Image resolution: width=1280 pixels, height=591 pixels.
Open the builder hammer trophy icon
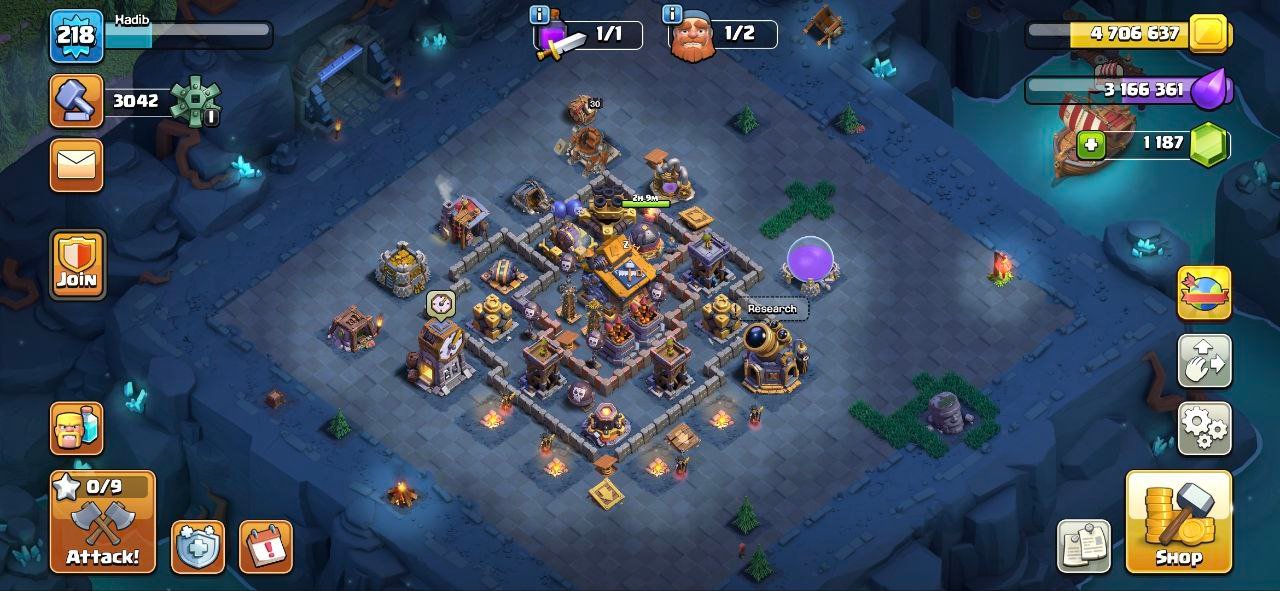coord(76,101)
